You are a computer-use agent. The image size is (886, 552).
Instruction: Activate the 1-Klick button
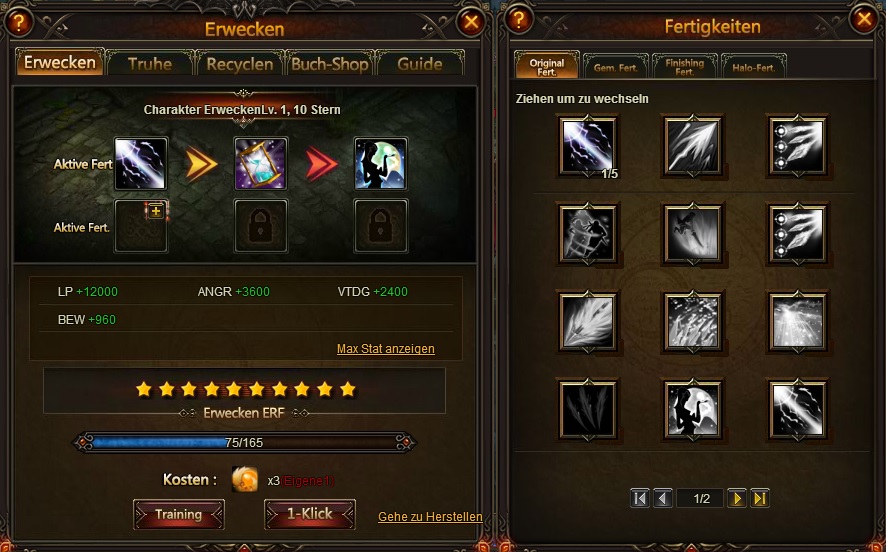point(310,514)
